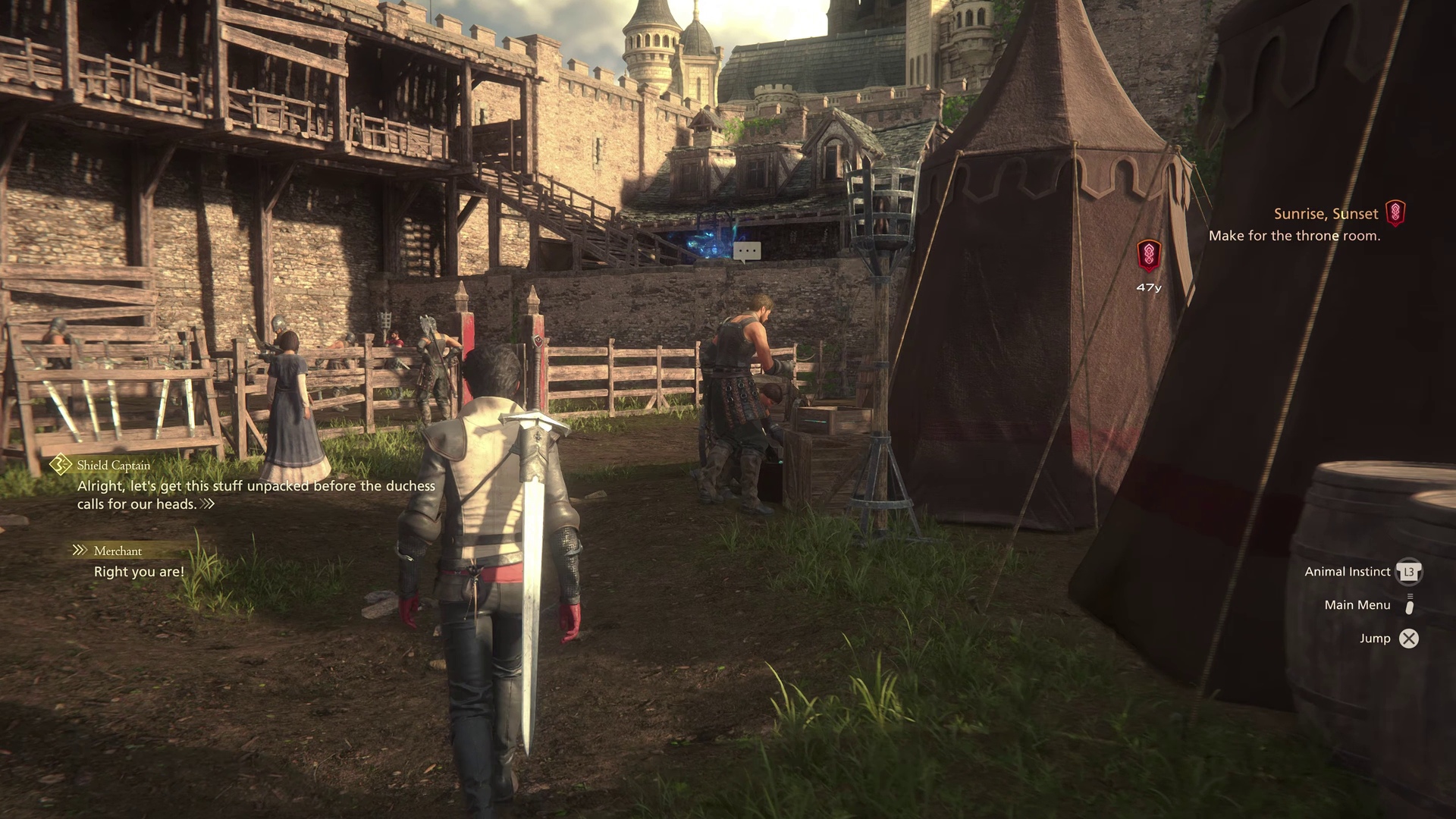Click the red main quest emblem beside Sunrise, Sunset

pyautogui.click(x=1395, y=213)
